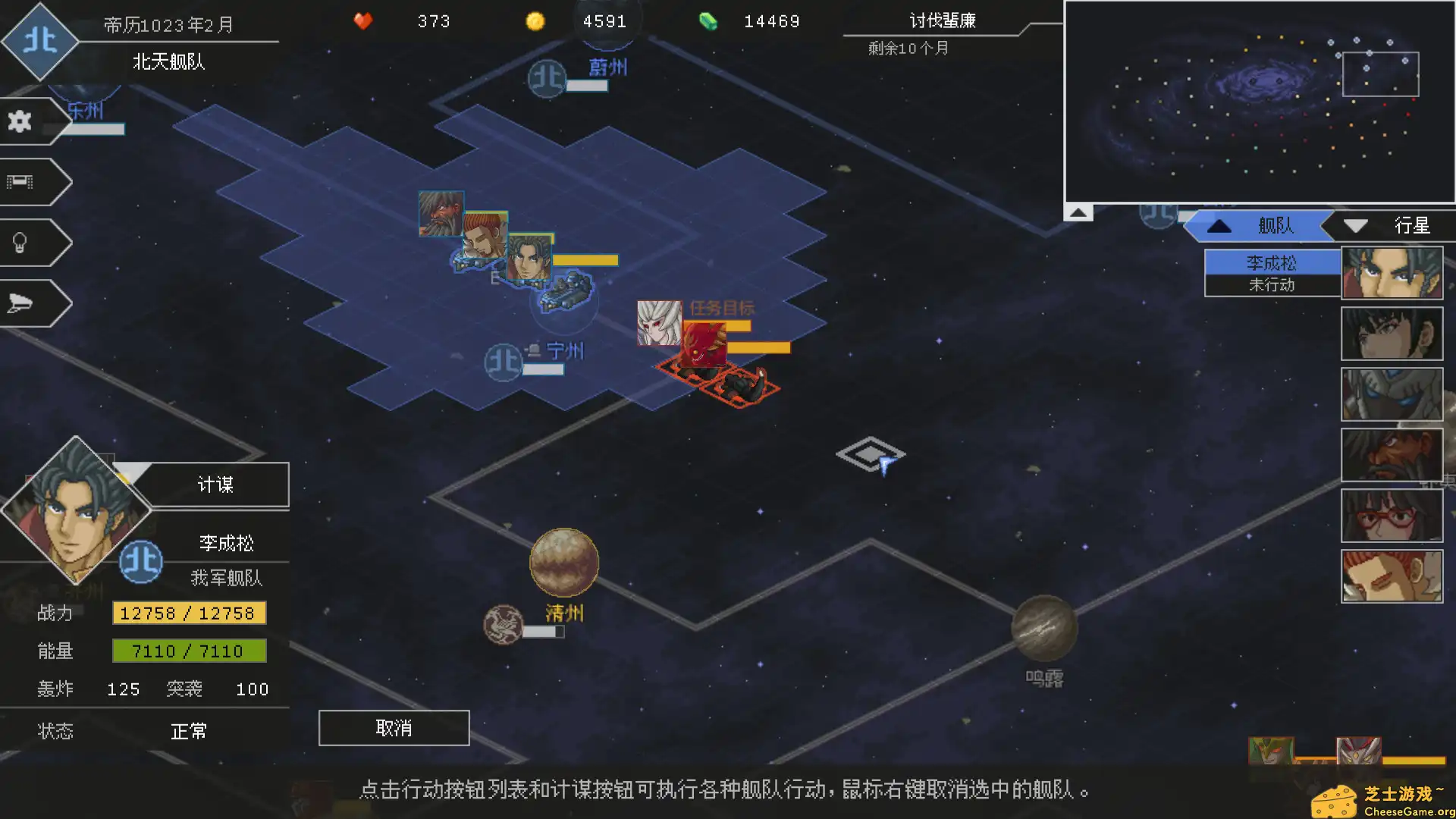Viewport: 1456px width, 819px height.
Task: Click the gold coin currency icon
Action: coord(536,22)
